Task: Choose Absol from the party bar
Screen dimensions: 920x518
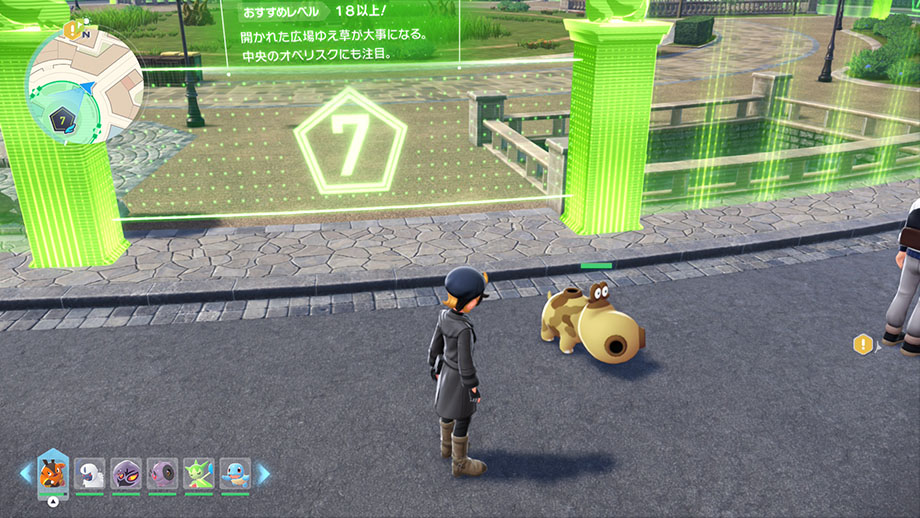Action: point(89,473)
